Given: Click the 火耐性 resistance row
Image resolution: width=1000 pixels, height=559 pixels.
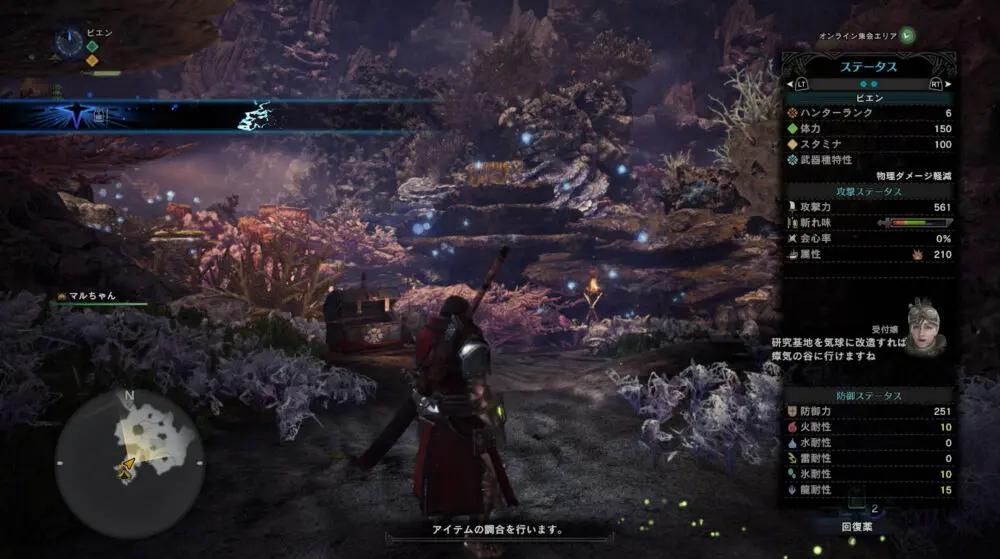Looking at the screenshot, I should [868, 428].
